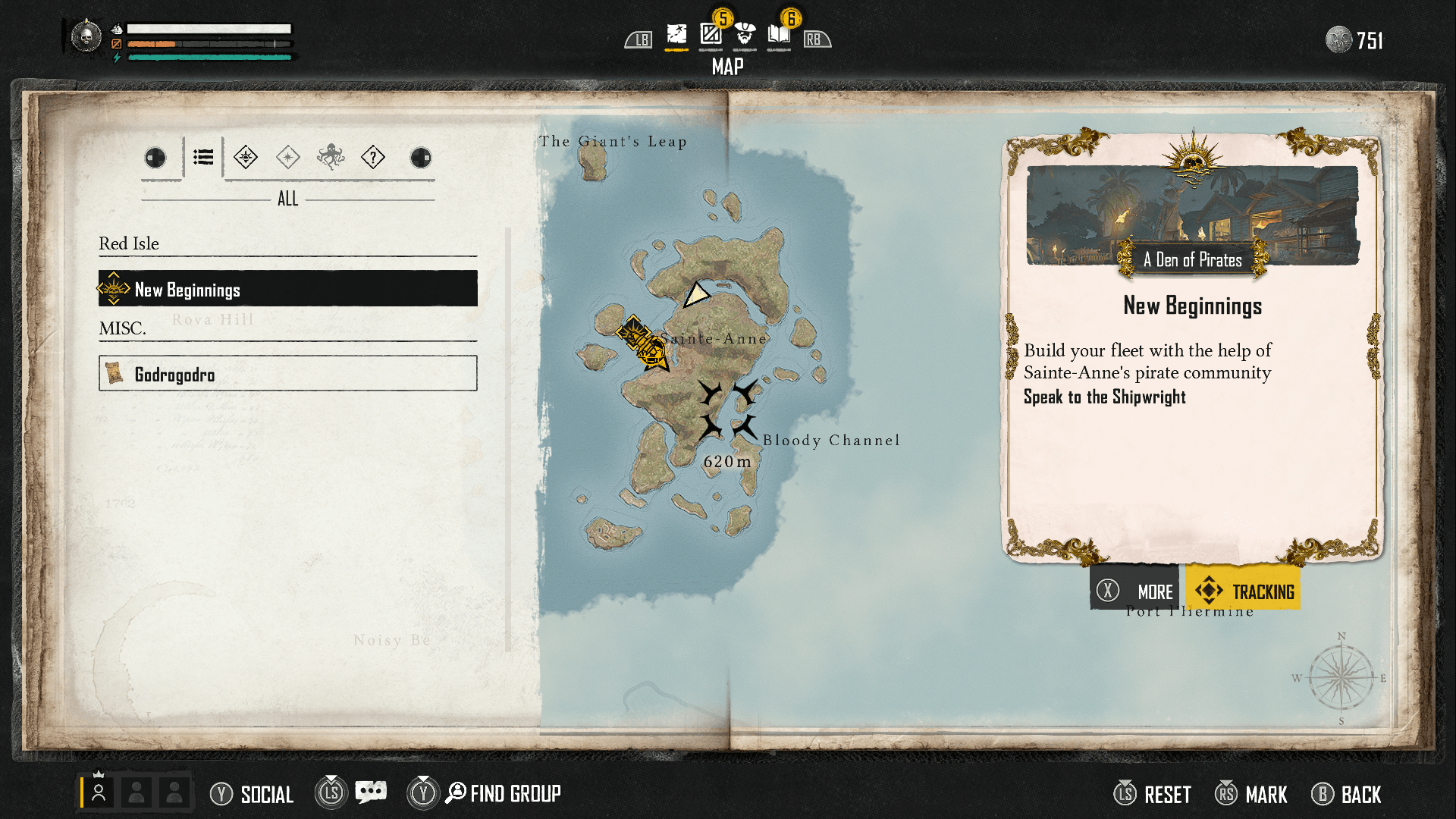This screenshot has width=1456, height=819.
Task: Select the crossed-blades marker near Bloody Channel
Action: (727, 409)
